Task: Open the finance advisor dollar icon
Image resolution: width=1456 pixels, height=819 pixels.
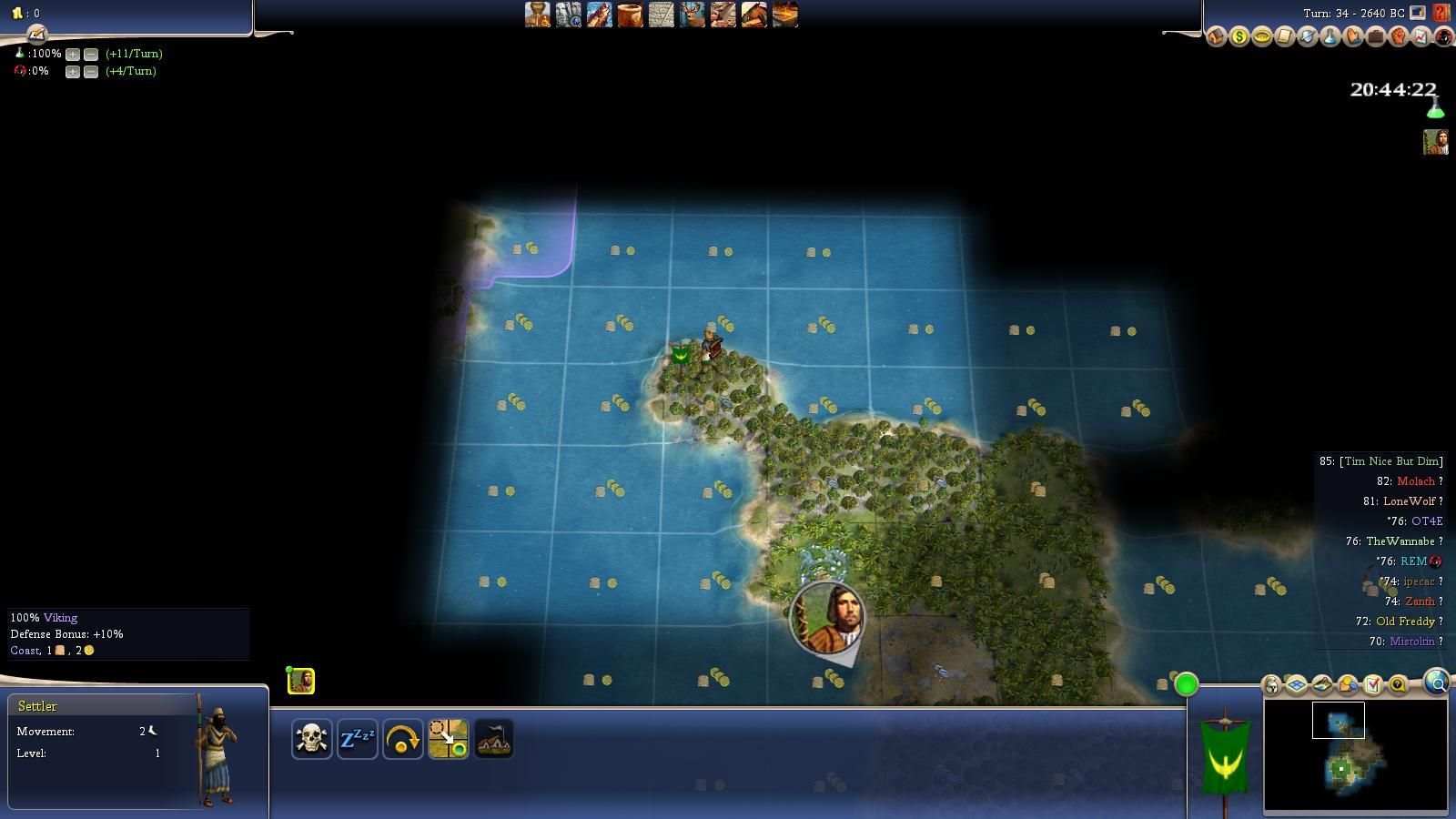Action: [1239, 37]
